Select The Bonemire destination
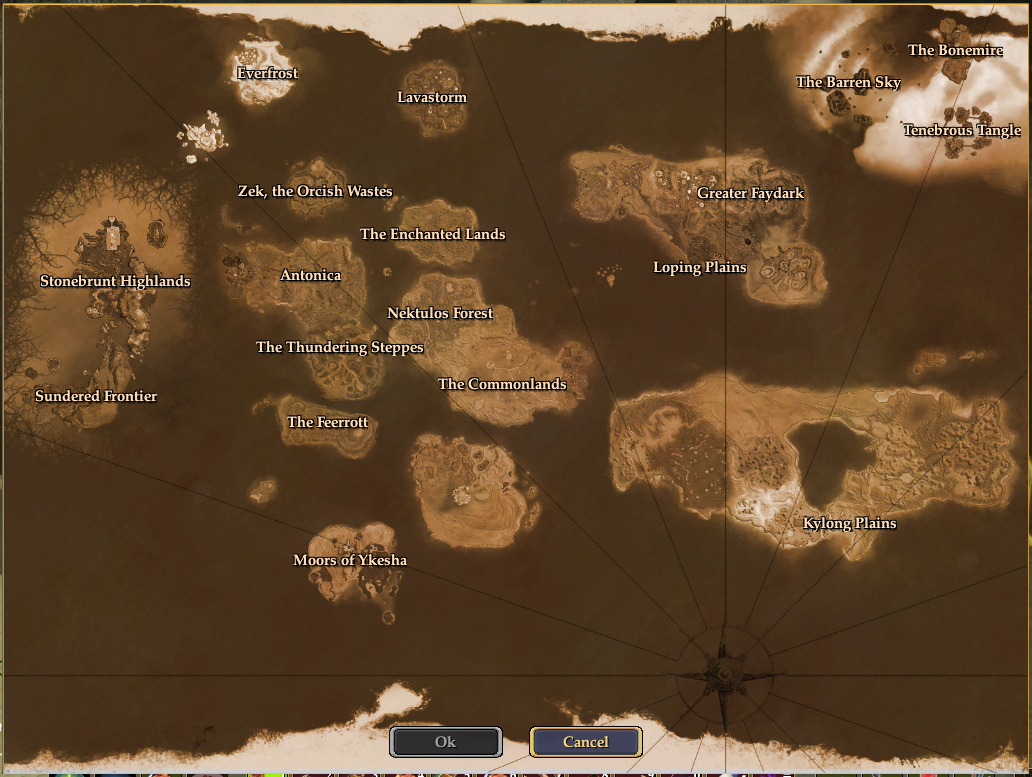This screenshot has width=1032, height=777. pyautogui.click(x=955, y=50)
